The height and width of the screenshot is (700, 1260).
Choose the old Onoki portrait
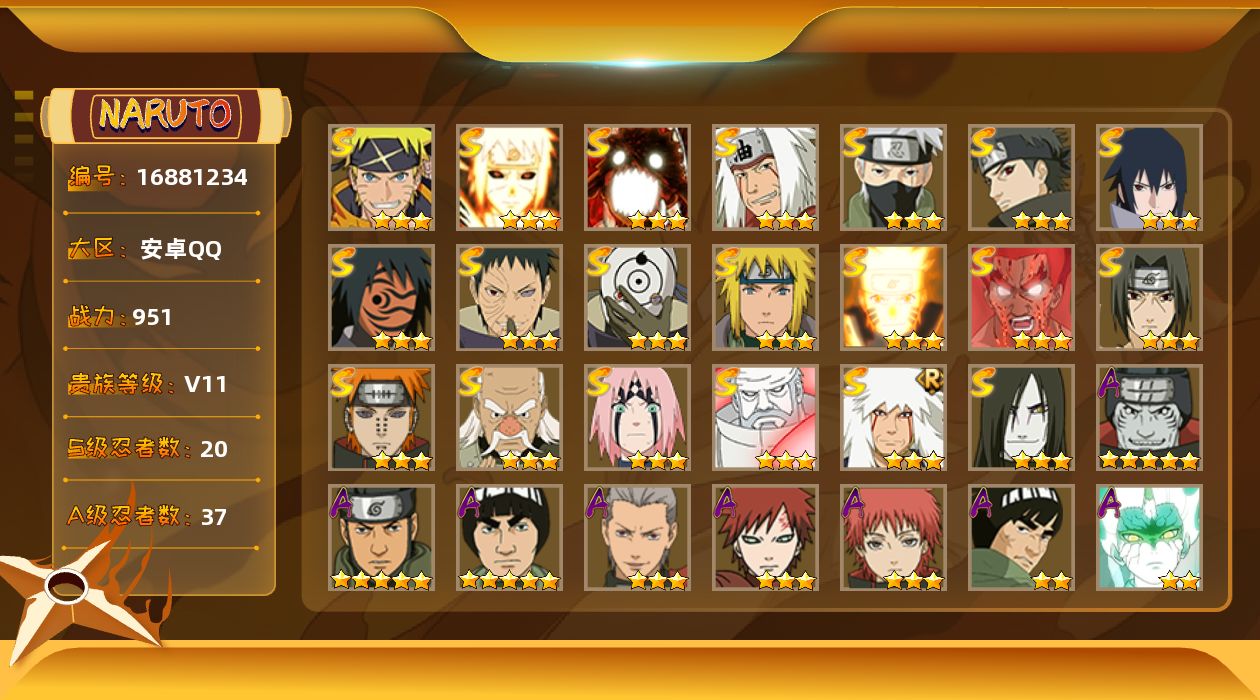(x=509, y=418)
